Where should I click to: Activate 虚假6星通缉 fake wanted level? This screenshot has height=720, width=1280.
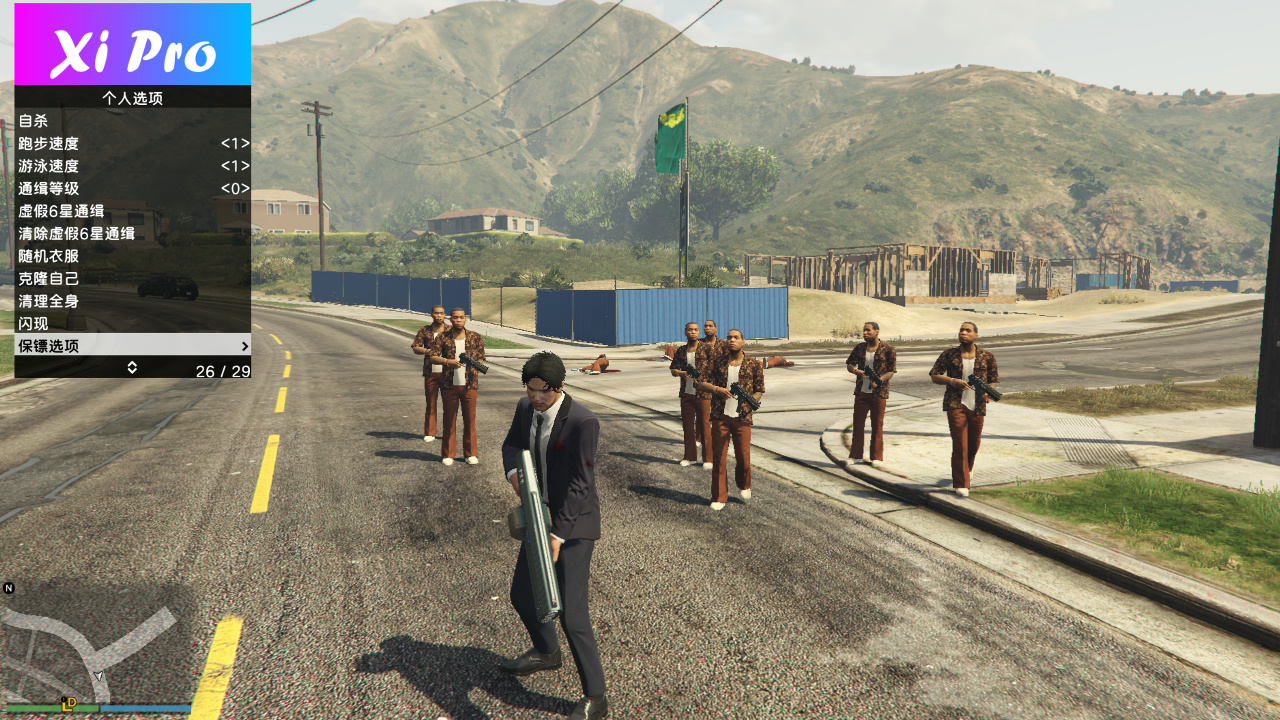(60, 211)
